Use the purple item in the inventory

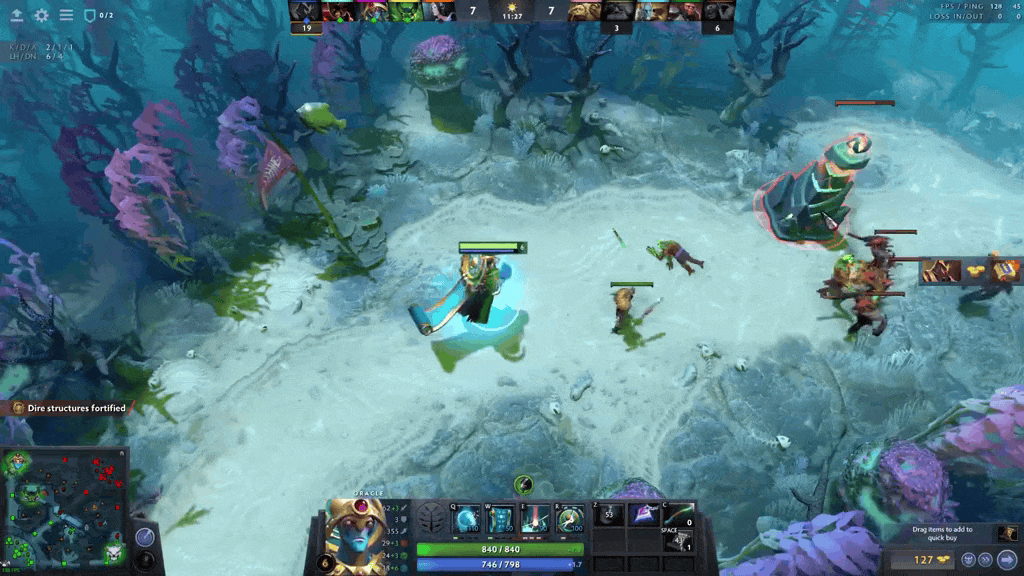tap(642, 514)
